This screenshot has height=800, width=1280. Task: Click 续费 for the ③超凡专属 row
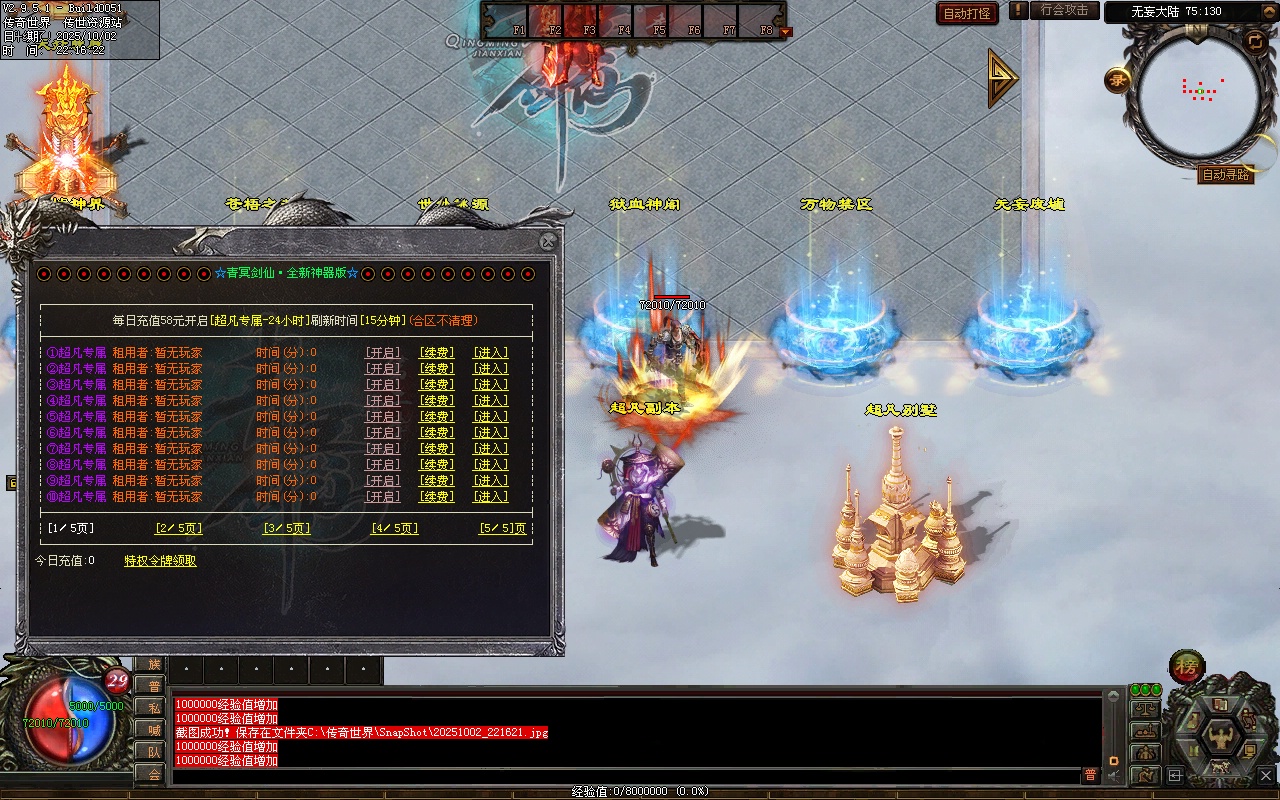[x=436, y=385]
